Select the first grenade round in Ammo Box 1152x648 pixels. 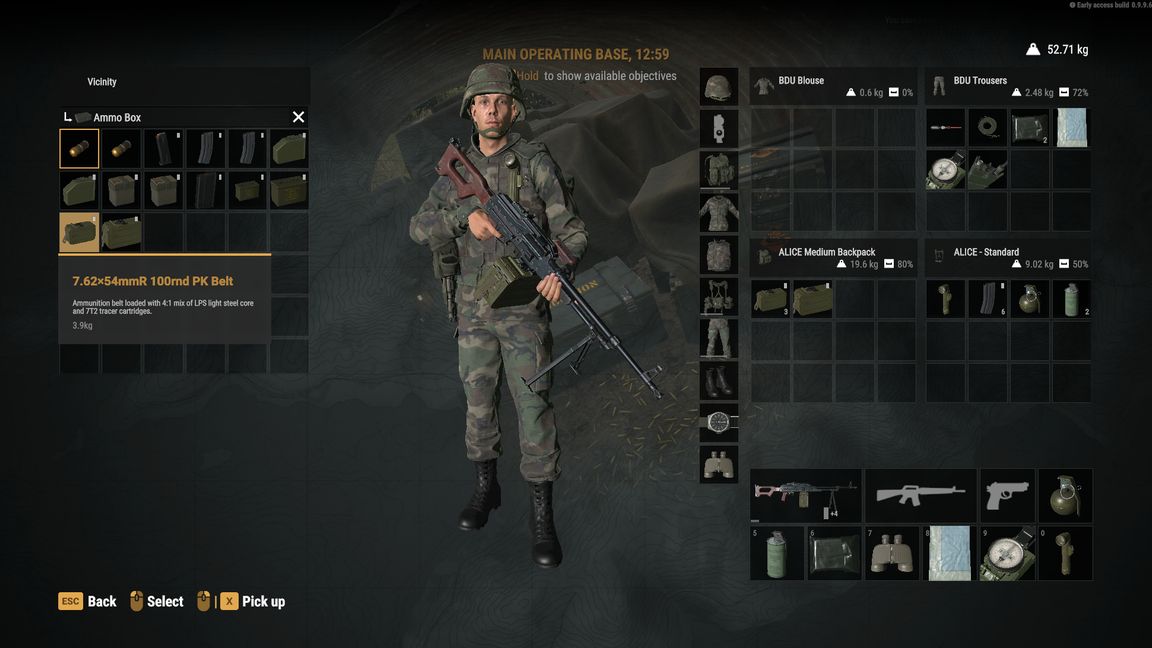[79, 148]
